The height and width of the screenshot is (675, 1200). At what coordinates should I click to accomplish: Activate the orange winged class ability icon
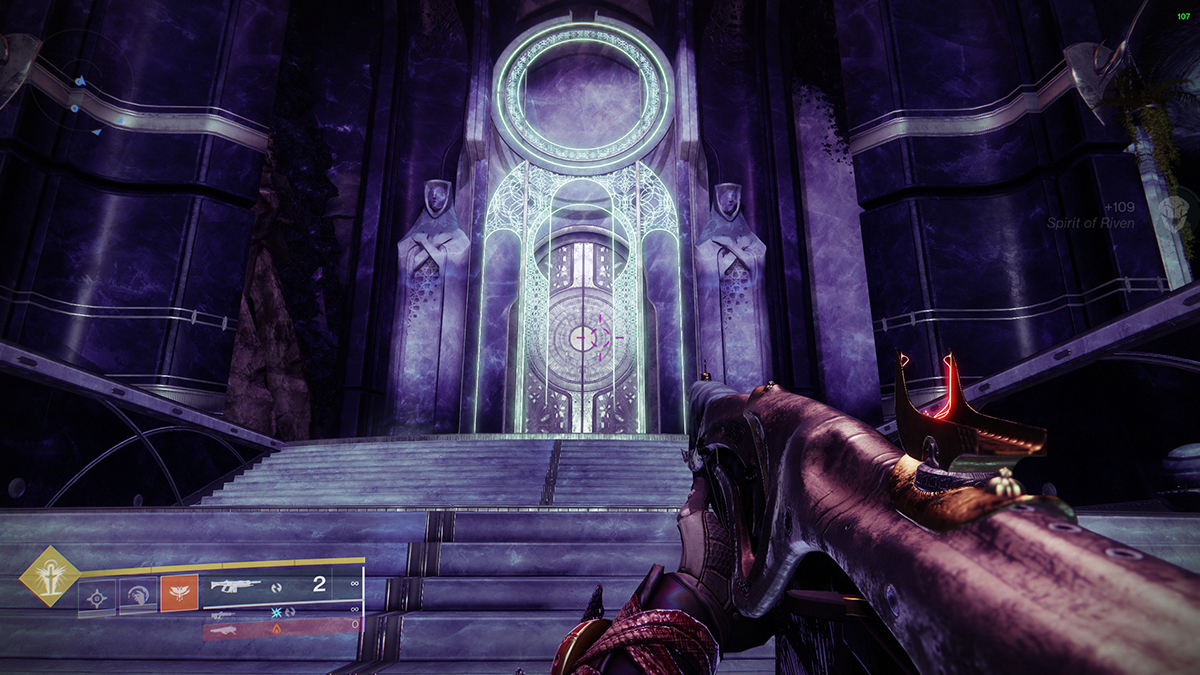tap(180, 593)
